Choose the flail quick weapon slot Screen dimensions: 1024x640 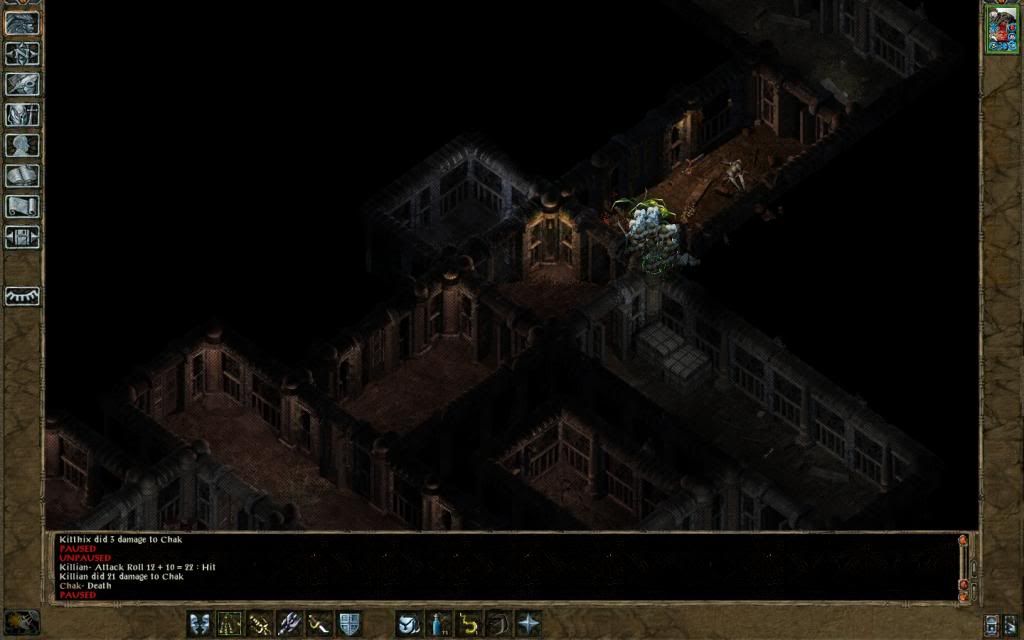(320, 623)
